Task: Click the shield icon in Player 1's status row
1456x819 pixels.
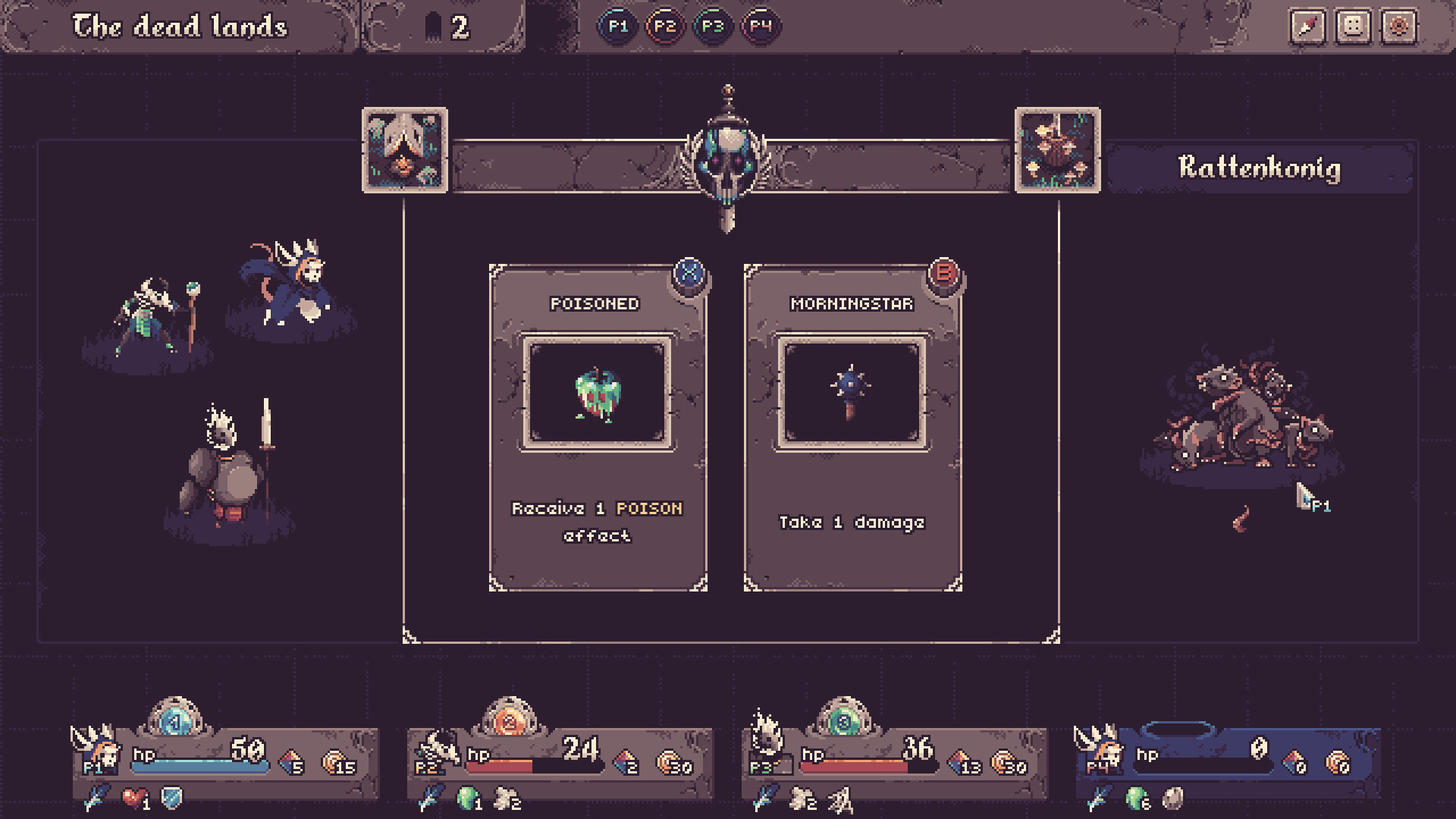Action: point(171,796)
